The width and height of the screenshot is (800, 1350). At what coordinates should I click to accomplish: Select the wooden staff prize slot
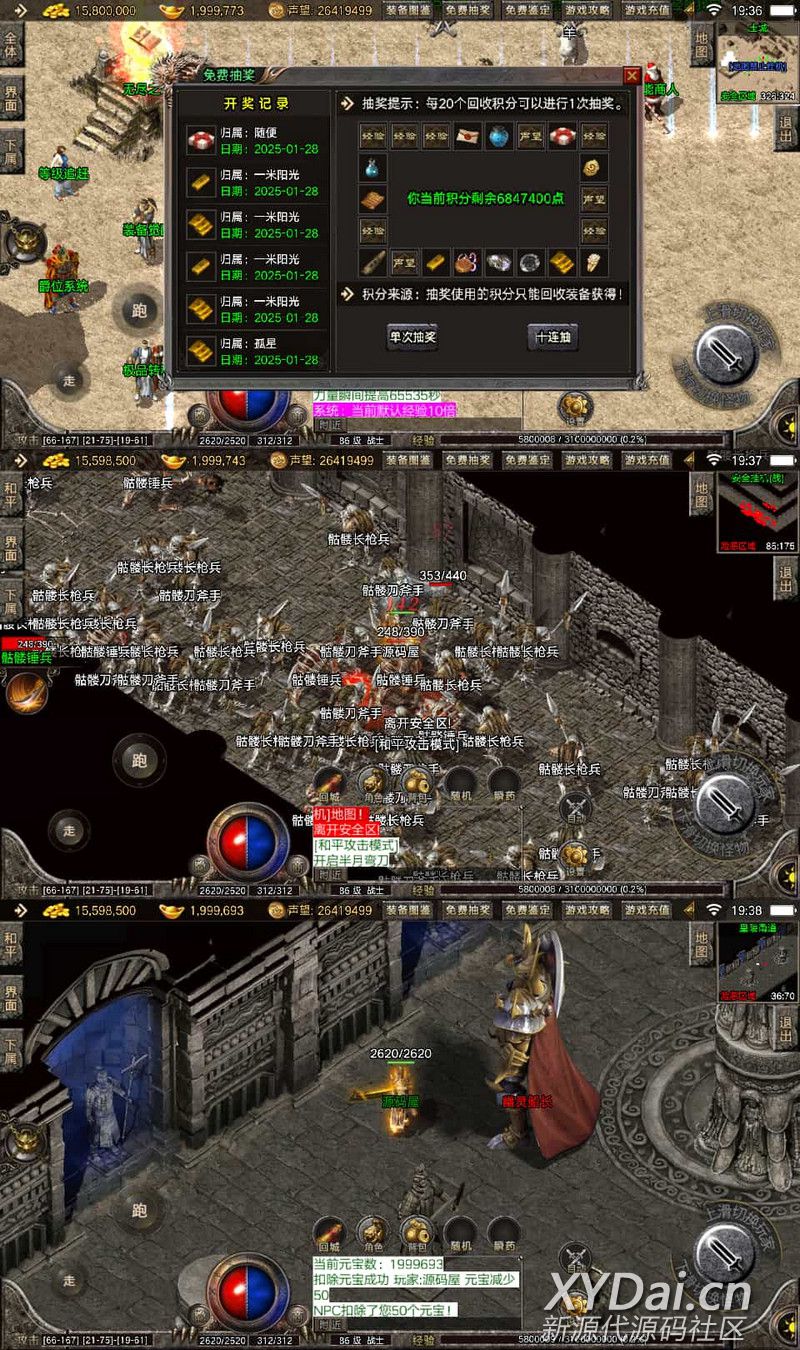click(373, 262)
